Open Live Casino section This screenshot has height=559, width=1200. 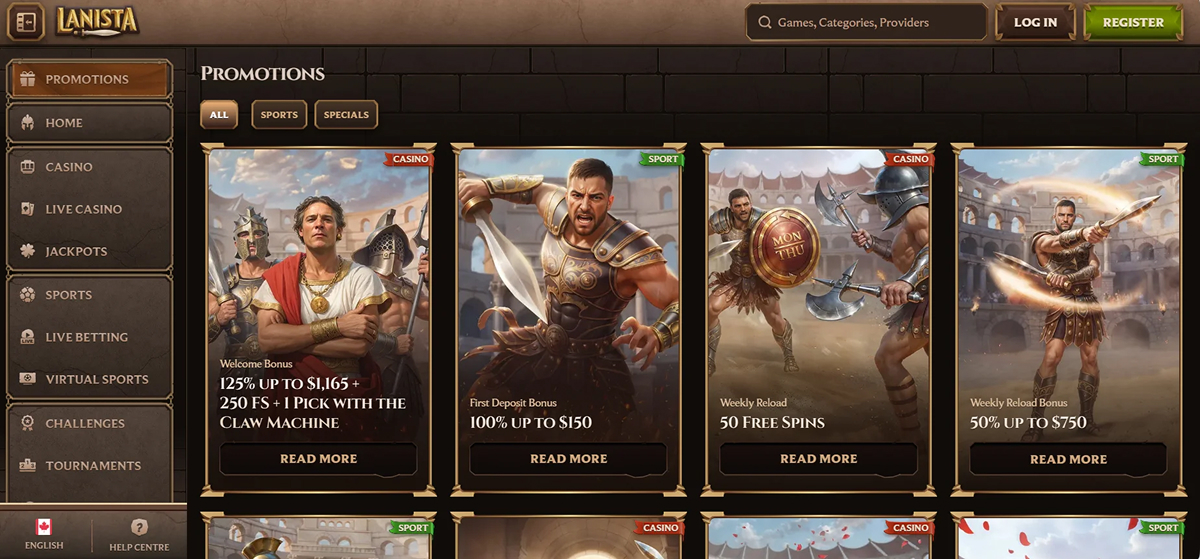(x=89, y=209)
